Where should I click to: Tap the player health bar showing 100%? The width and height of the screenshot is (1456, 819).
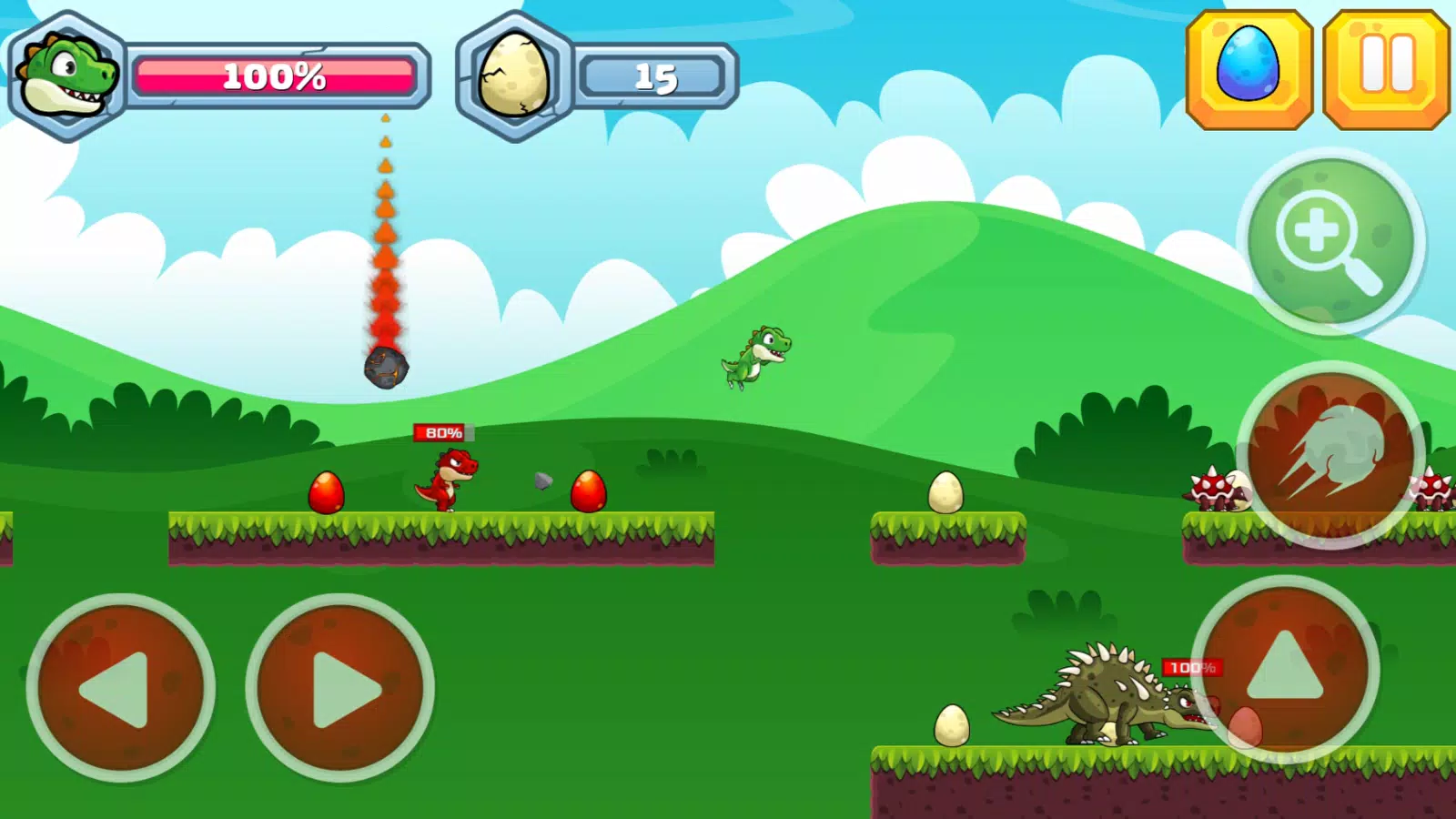point(273,77)
